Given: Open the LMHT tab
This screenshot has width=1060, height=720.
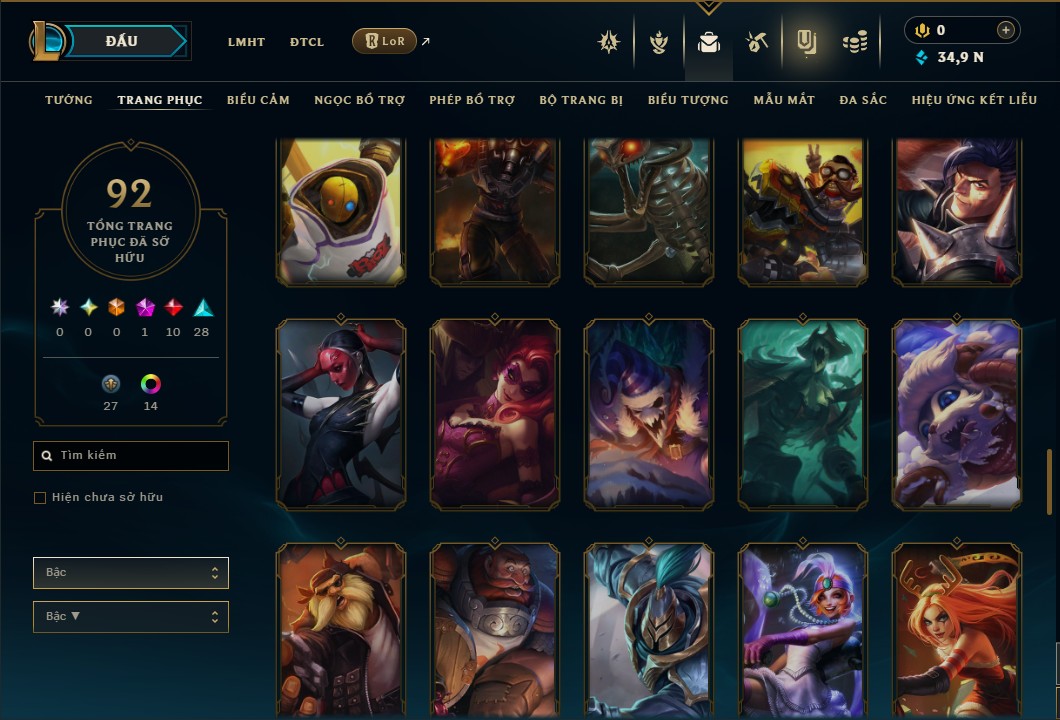Looking at the screenshot, I should [x=246, y=42].
